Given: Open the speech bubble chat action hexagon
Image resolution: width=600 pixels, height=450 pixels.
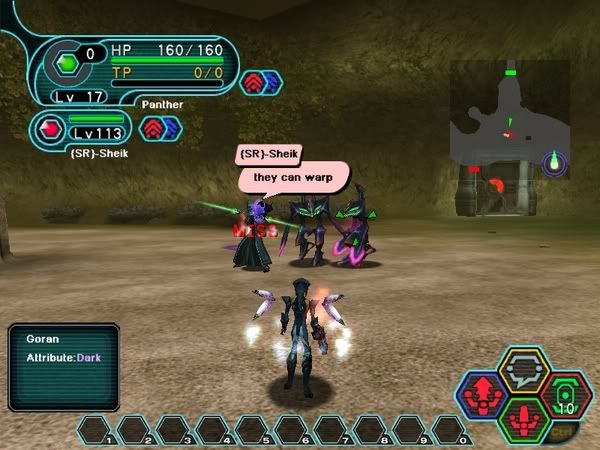Looking at the screenshot, I should tap(524, 370).
